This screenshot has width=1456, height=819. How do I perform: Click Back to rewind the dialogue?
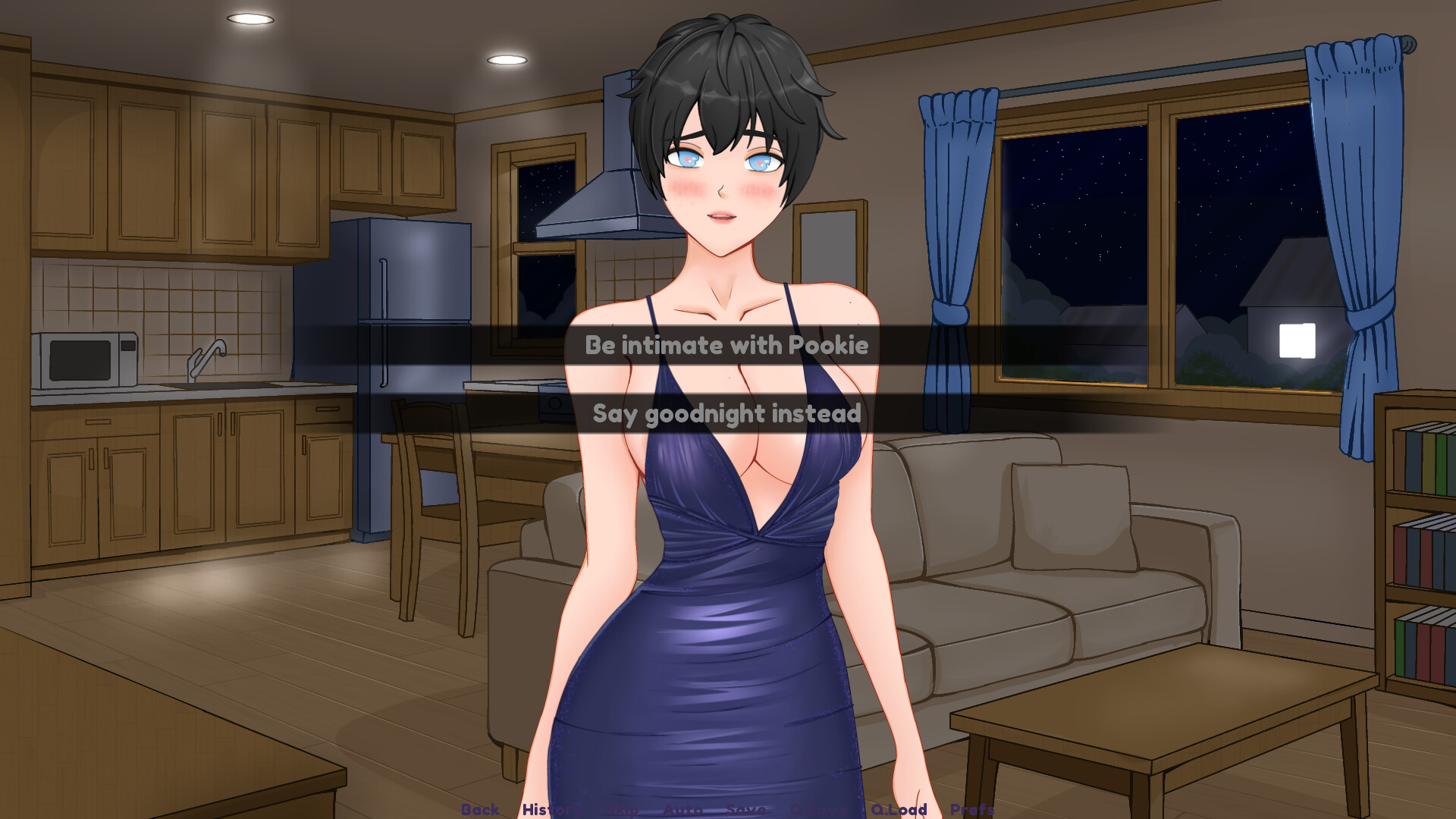479,810
